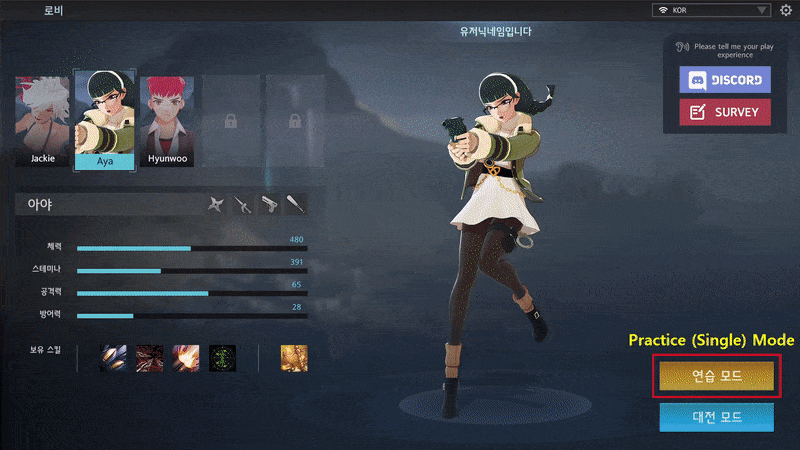
Task: Enter versus mode with the blue button
Action: pos(716,416)
